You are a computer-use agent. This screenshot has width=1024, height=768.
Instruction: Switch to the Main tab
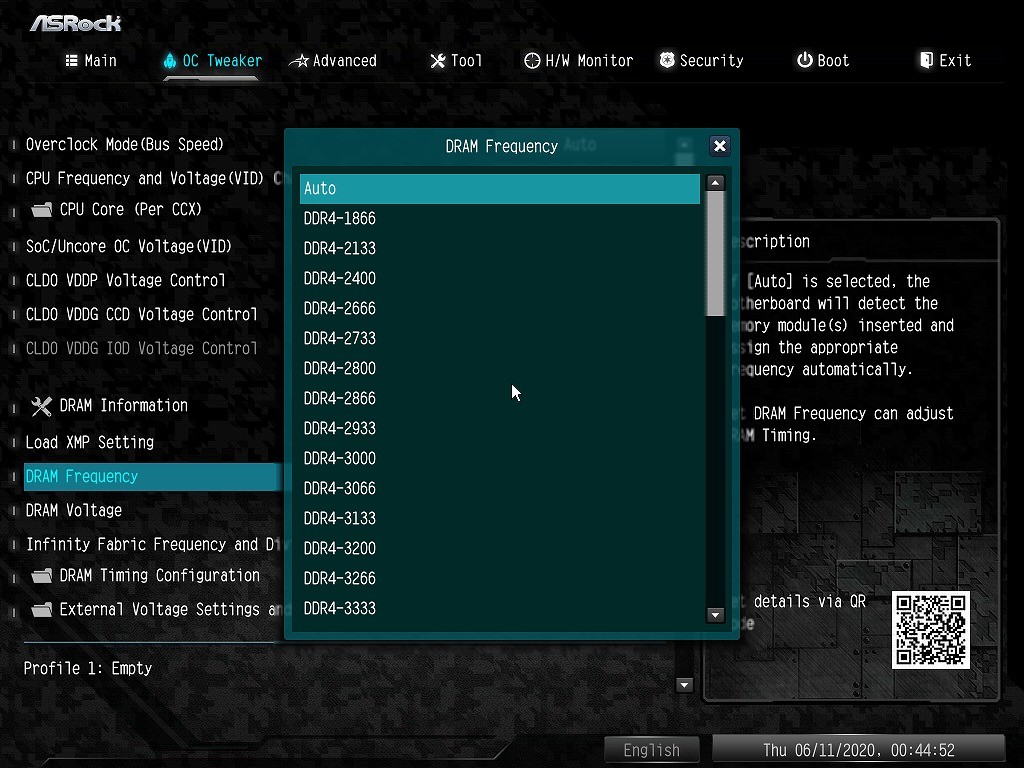91,61
